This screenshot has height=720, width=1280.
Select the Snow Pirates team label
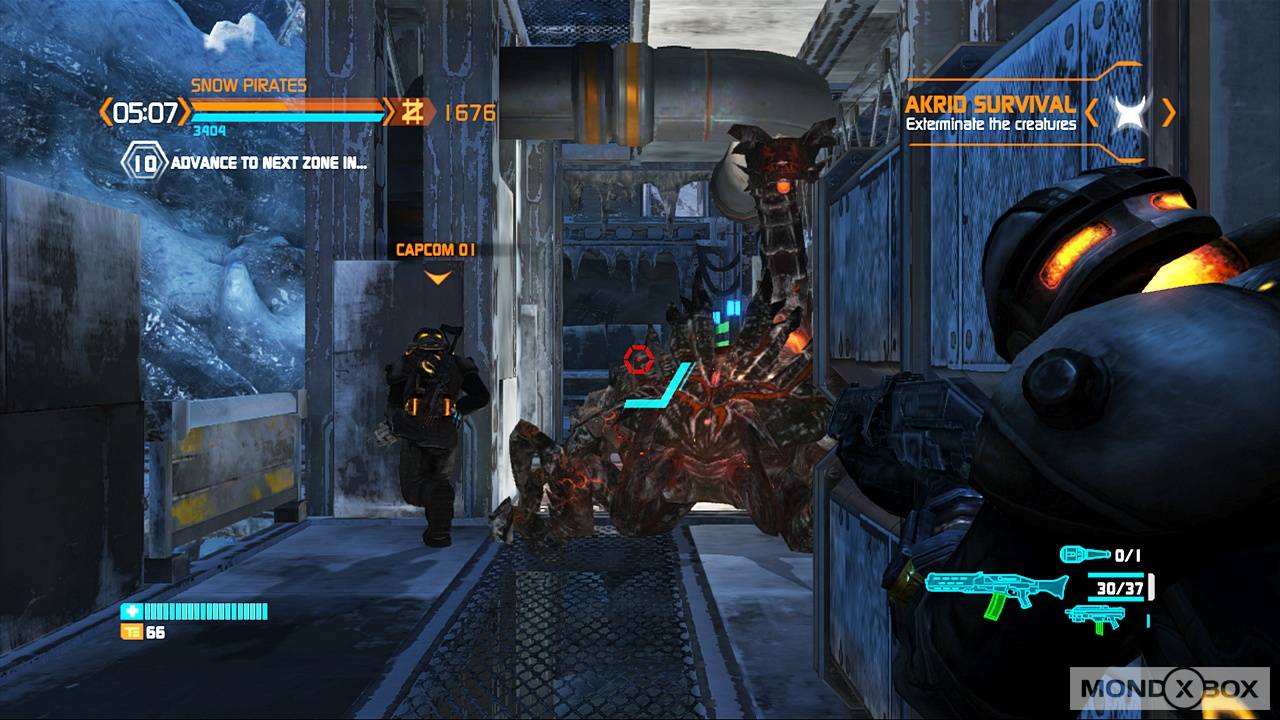[x=248, y=86]
